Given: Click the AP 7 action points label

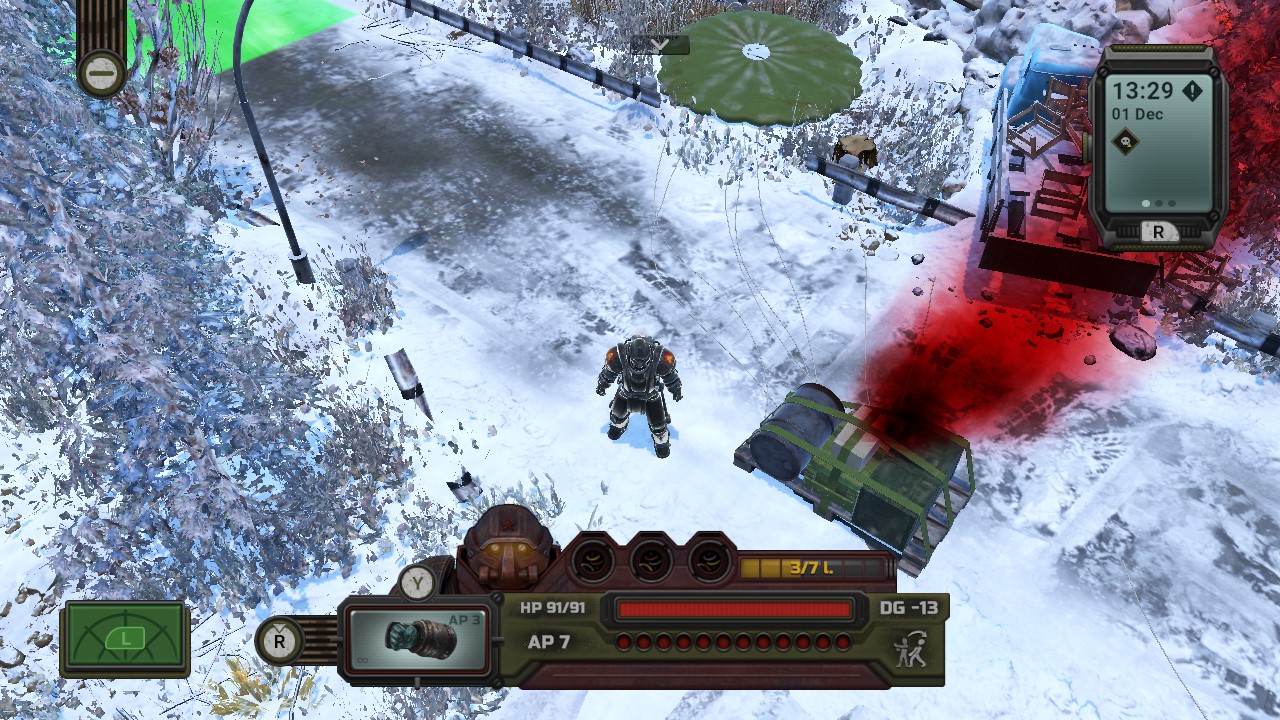Looking at the screenshot, I should click(x=550, y=642).
